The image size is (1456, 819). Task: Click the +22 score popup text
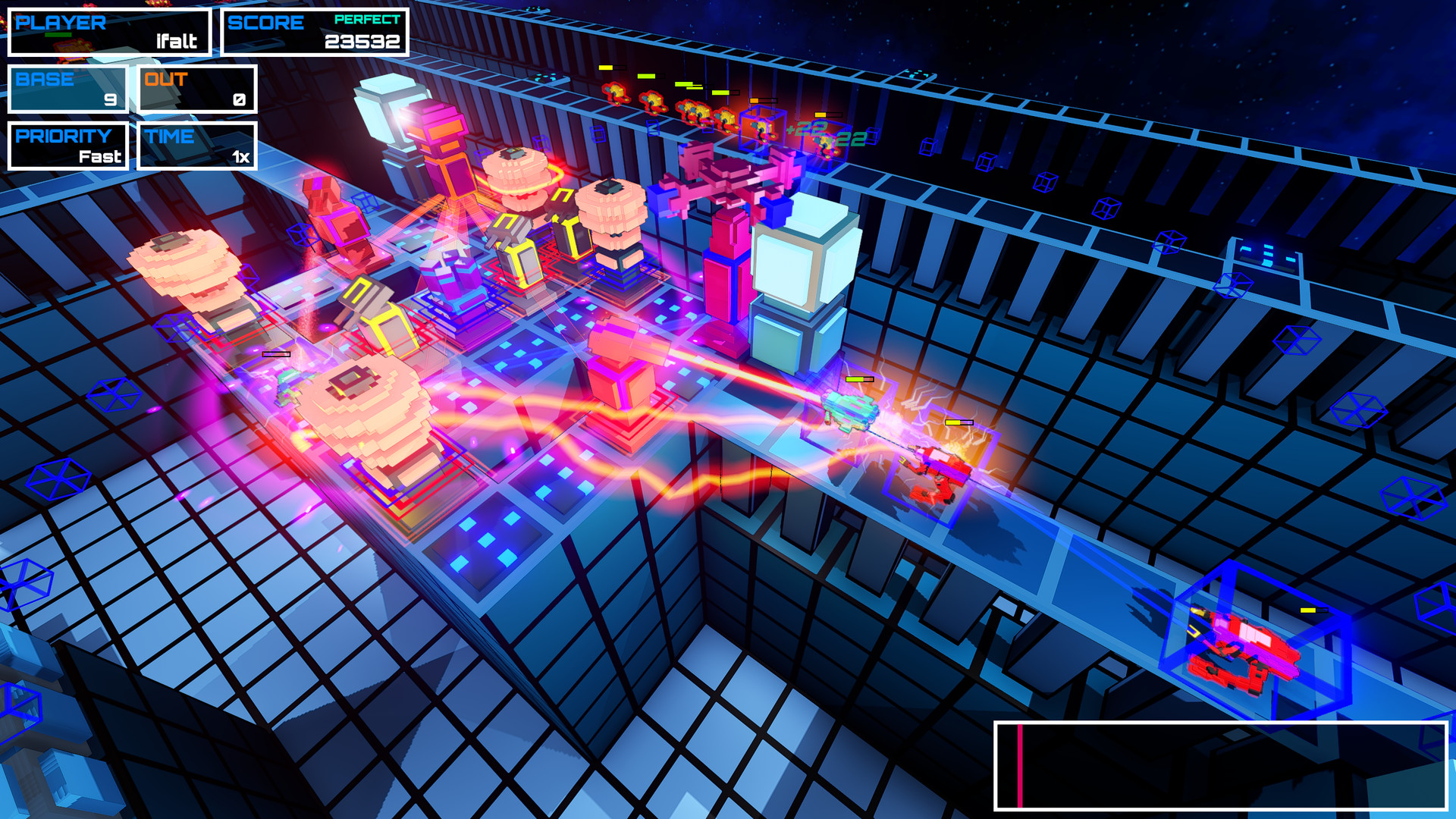[x=806, y=129]
